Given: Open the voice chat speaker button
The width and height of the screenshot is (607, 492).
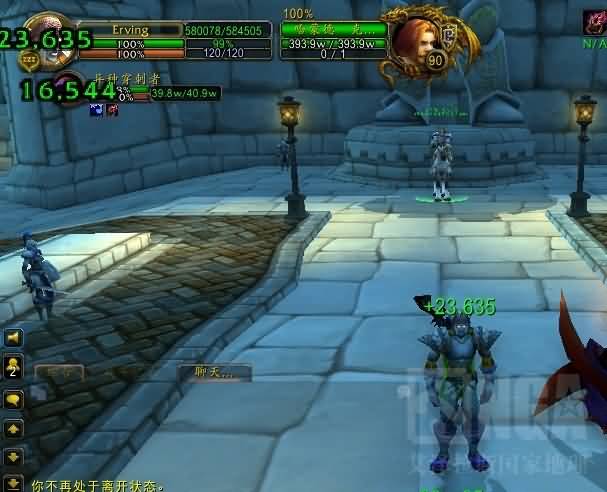Looking at the screenshot, I should click(x=14, y=339).
